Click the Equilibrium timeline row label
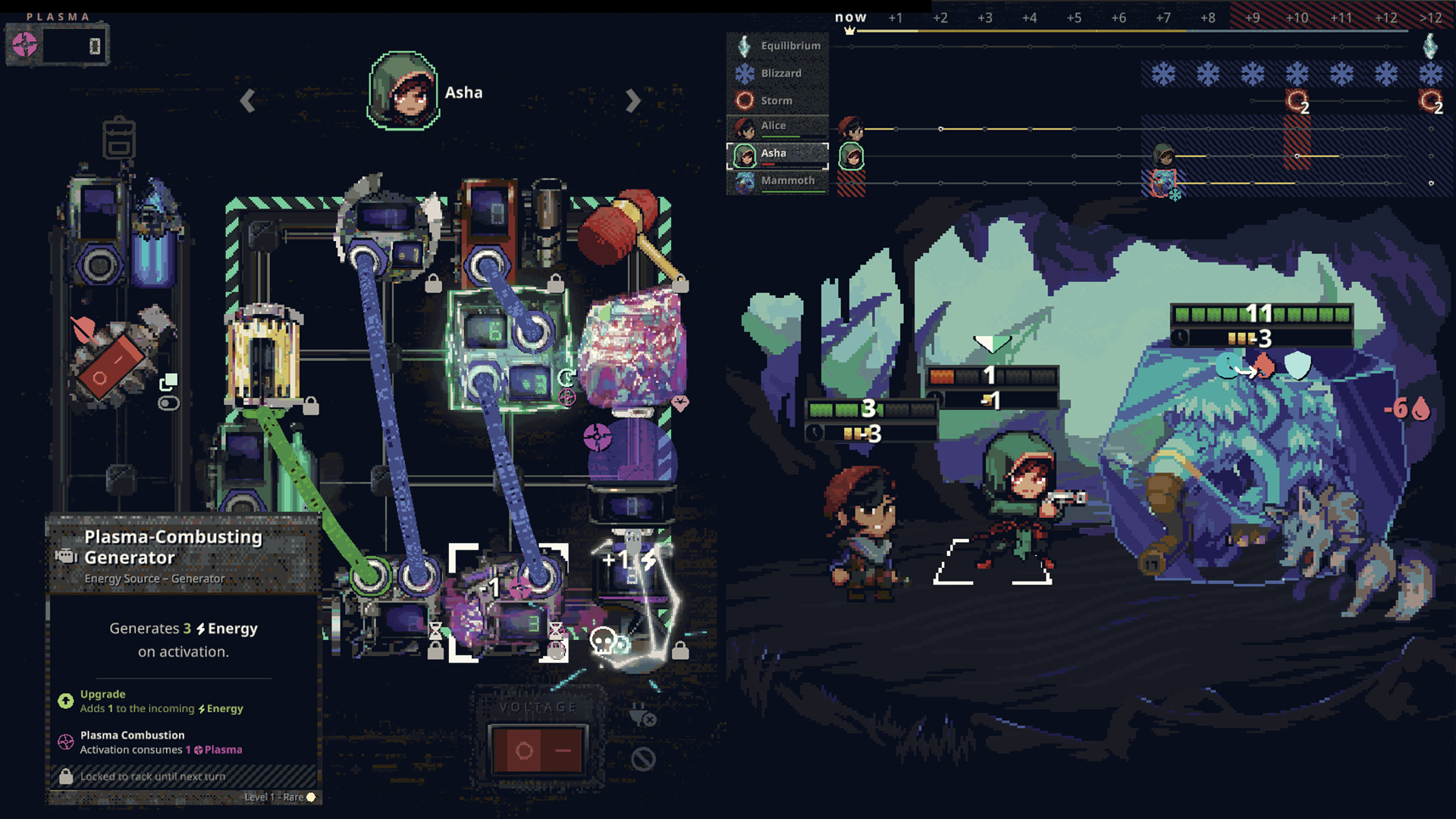This screenshot has width=1456, height=819. 777,45
